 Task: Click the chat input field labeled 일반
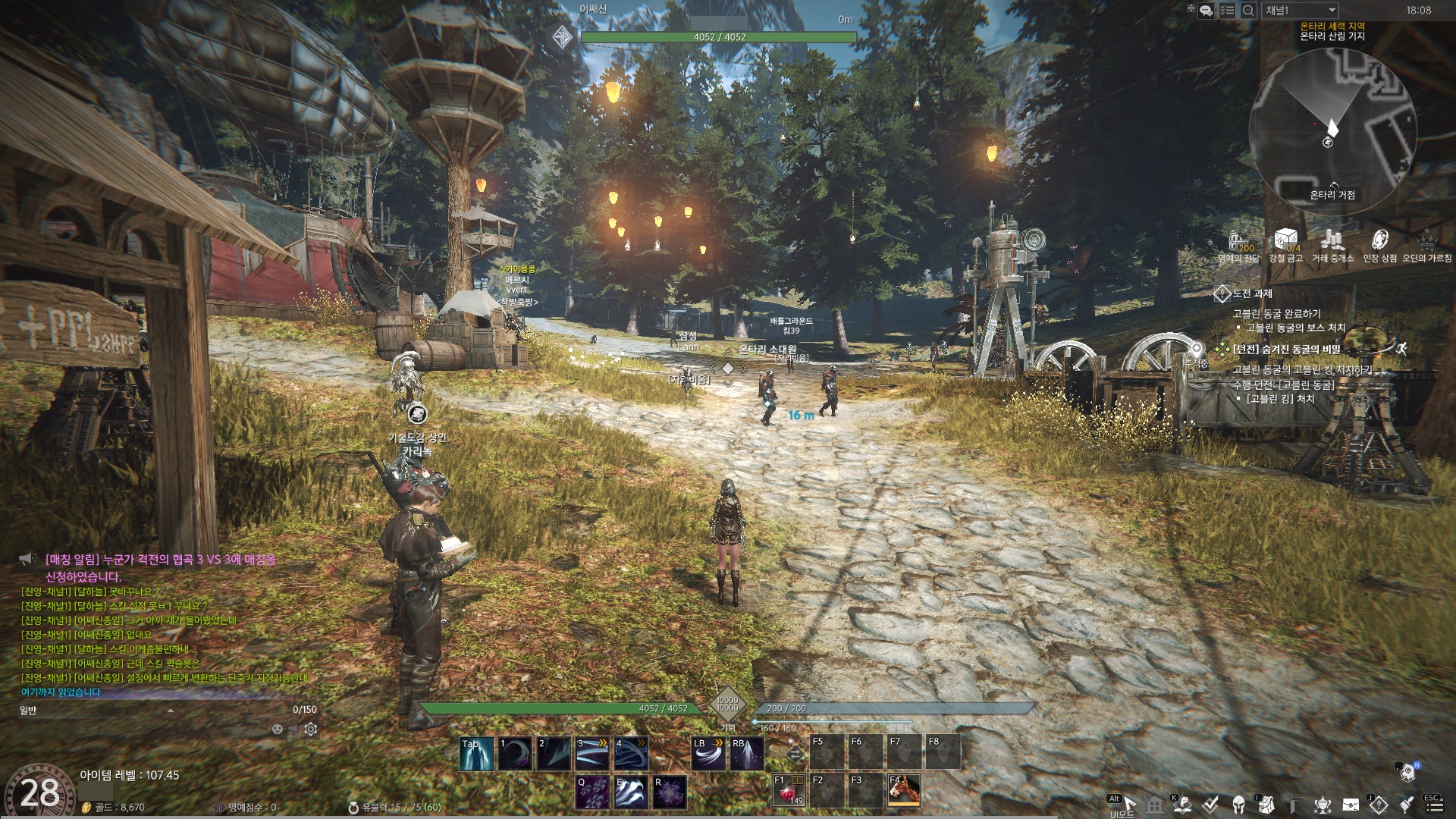click(x=152, y=711)
